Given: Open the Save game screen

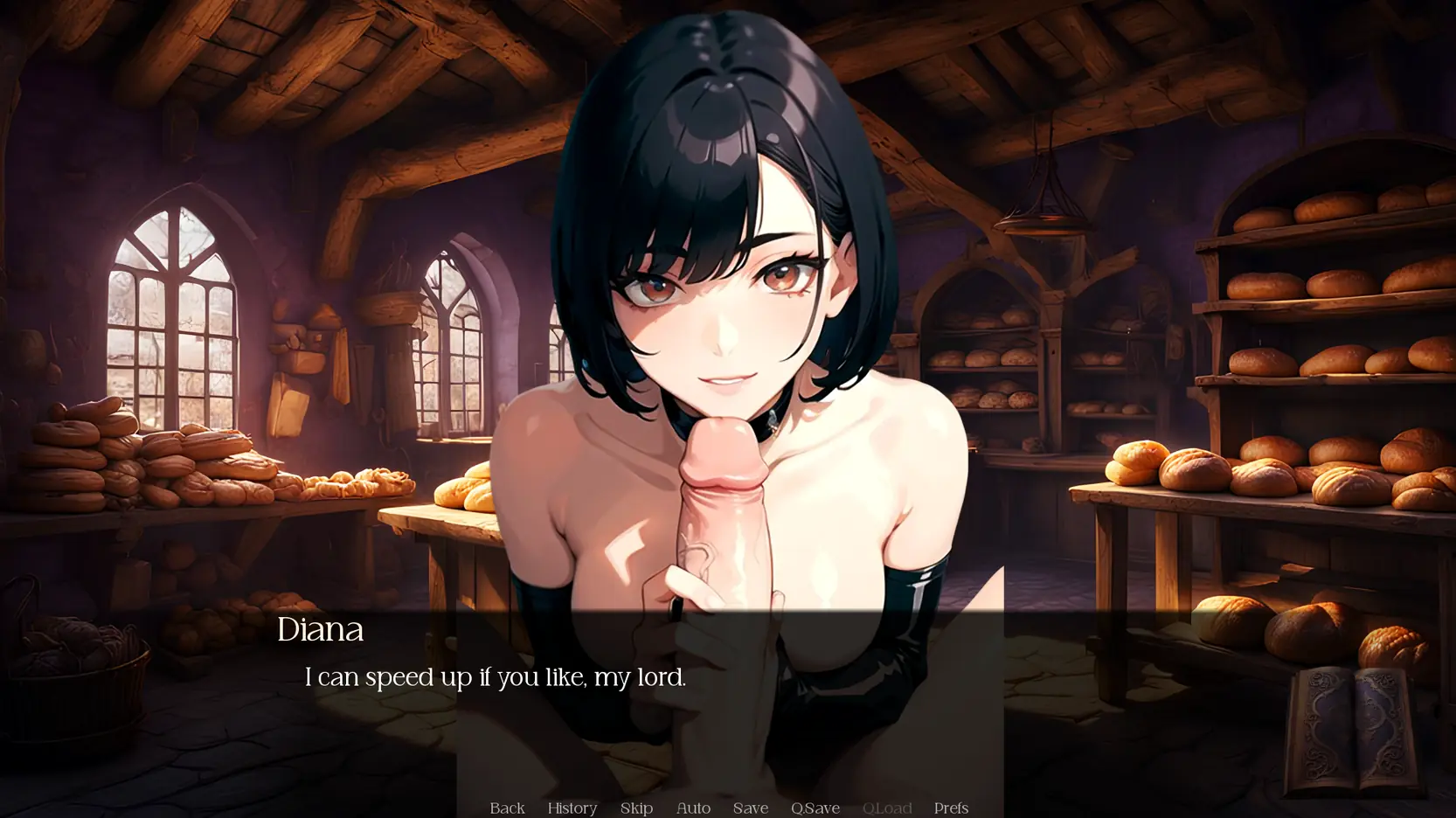Looking at the screenshot, I should [750, 808].
